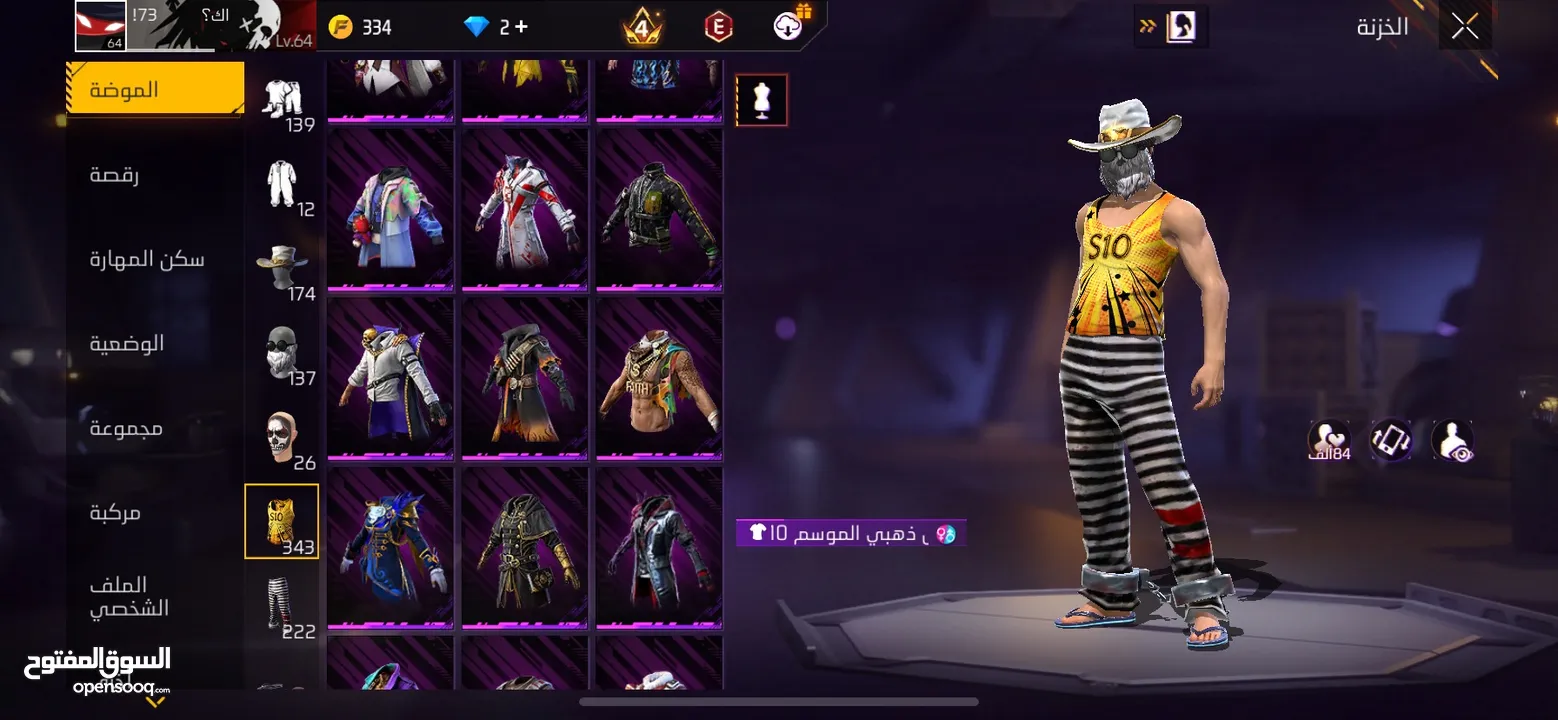
Task: Equip the pastel multicolor jacket
Action: pyautogui.click(x=391, y=210)
